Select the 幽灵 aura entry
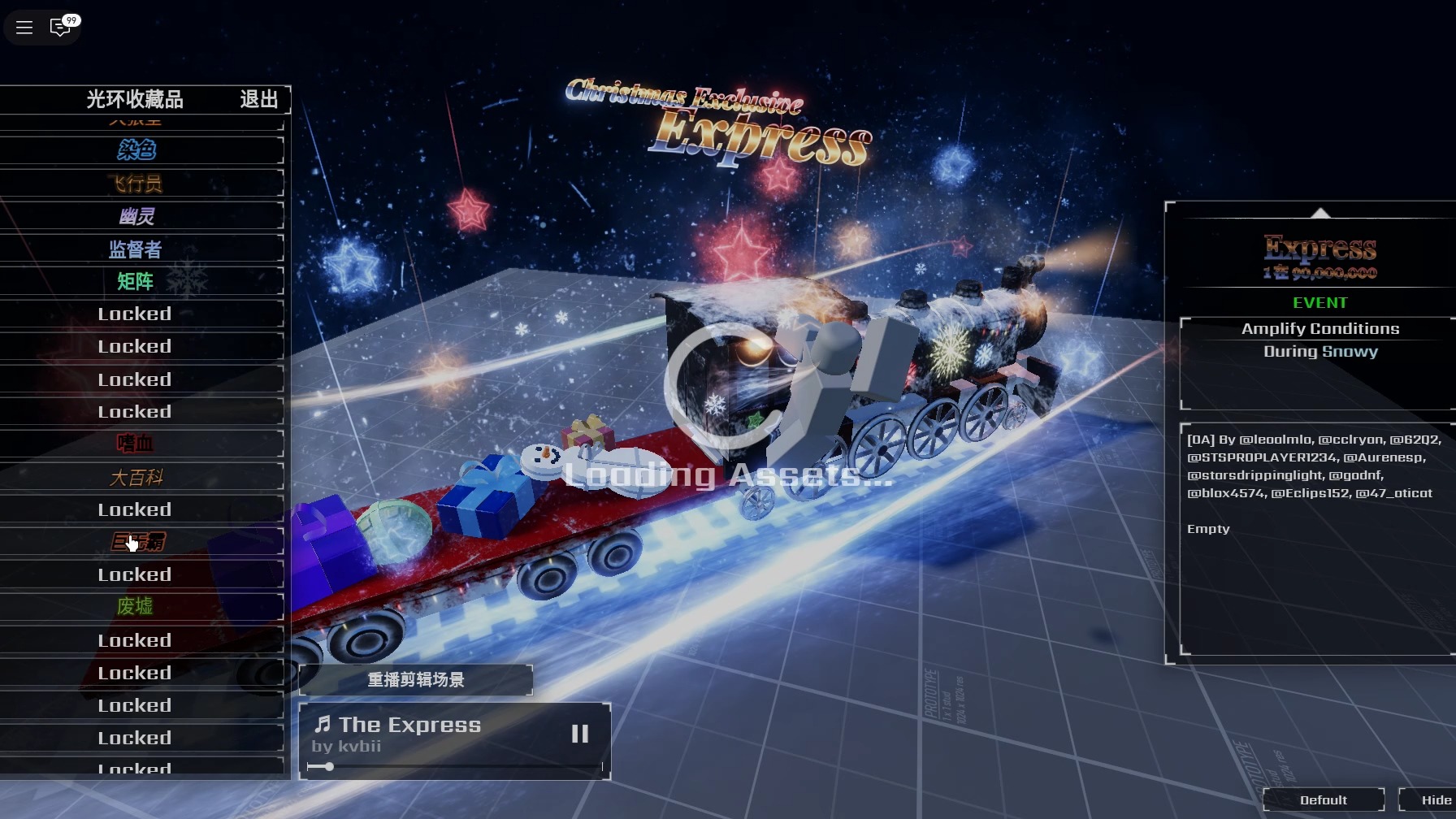The image size is (1456, 819). click(136, 216)
